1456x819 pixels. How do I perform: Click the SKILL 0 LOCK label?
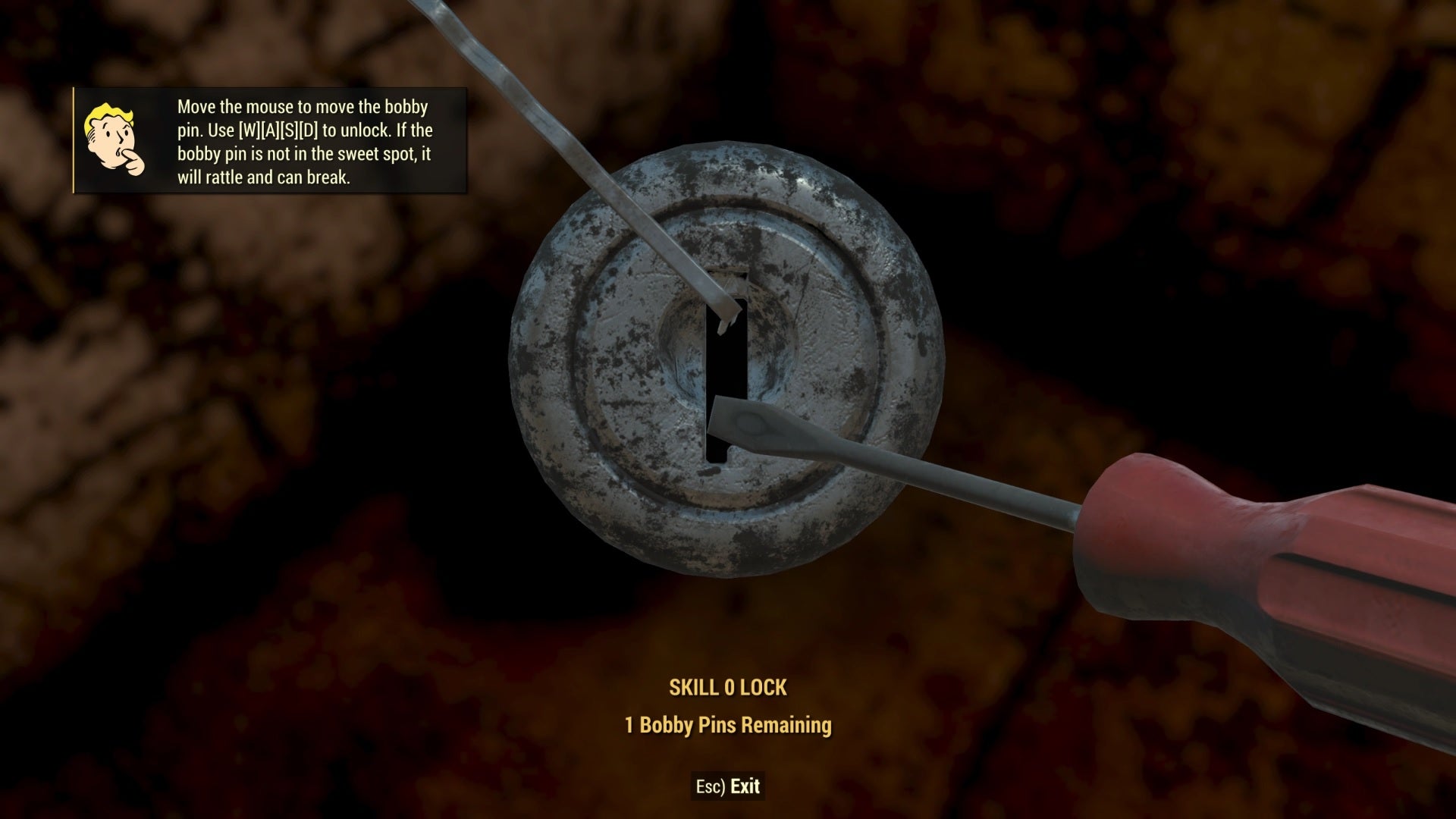(x=730, y=689)
